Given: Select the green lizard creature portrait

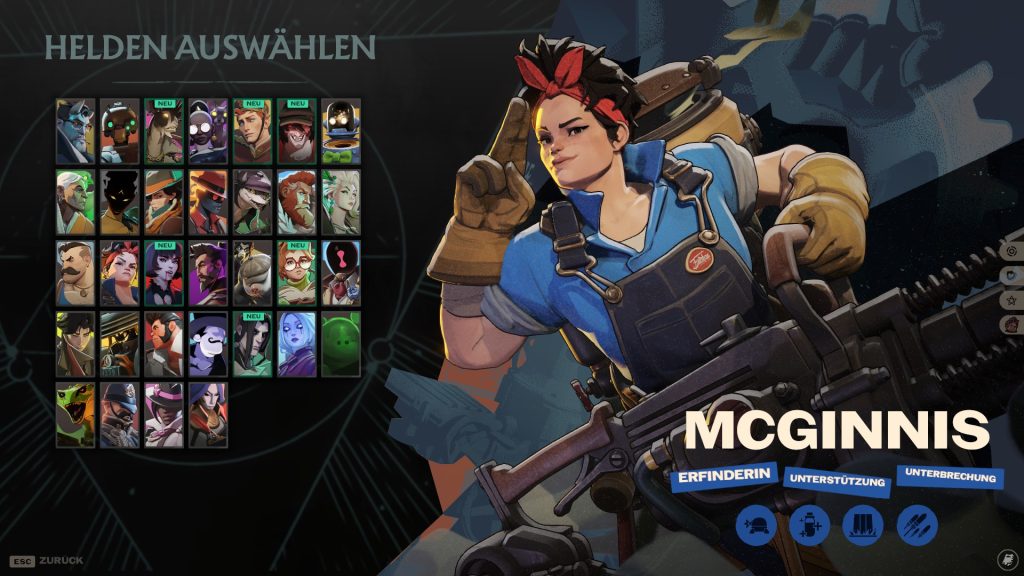Looking at the screenshot, I should [x=76, y=415].
